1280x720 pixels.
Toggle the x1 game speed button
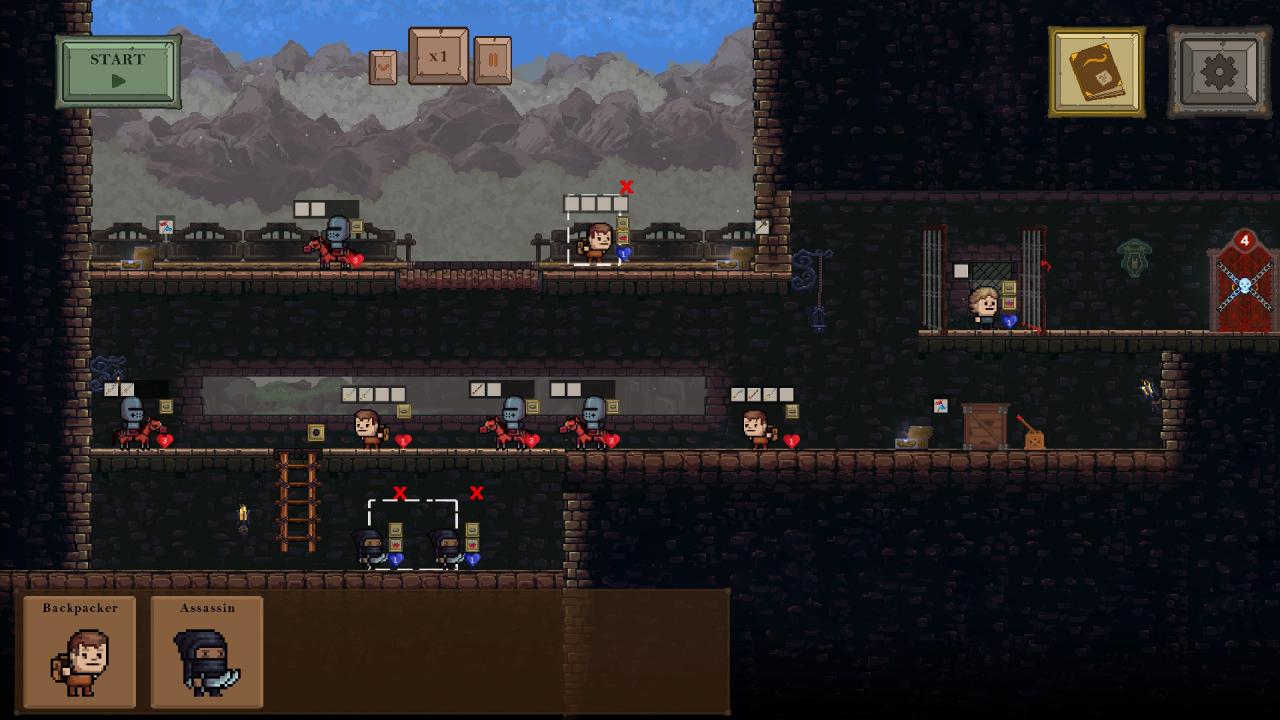tap(438, 57)
